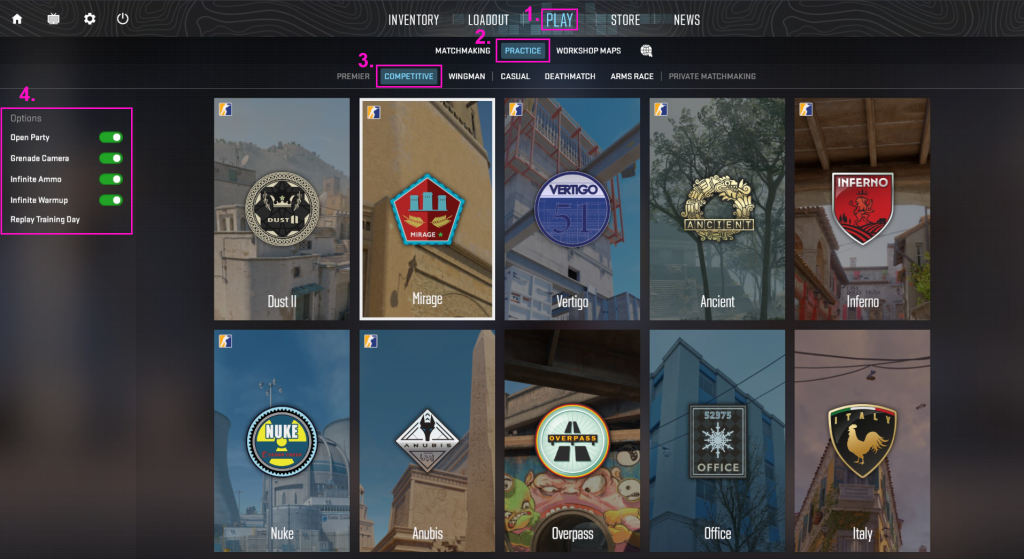This screenshot has height=559, width=1024.
Task: Select the Nuke map tile
Action: point(282,441)
